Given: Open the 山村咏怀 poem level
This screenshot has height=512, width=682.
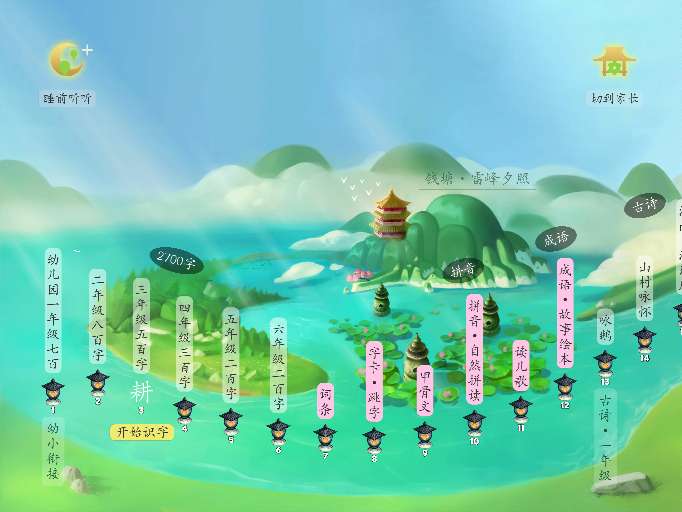Looking at the screenshot, I should pos(645,289).
